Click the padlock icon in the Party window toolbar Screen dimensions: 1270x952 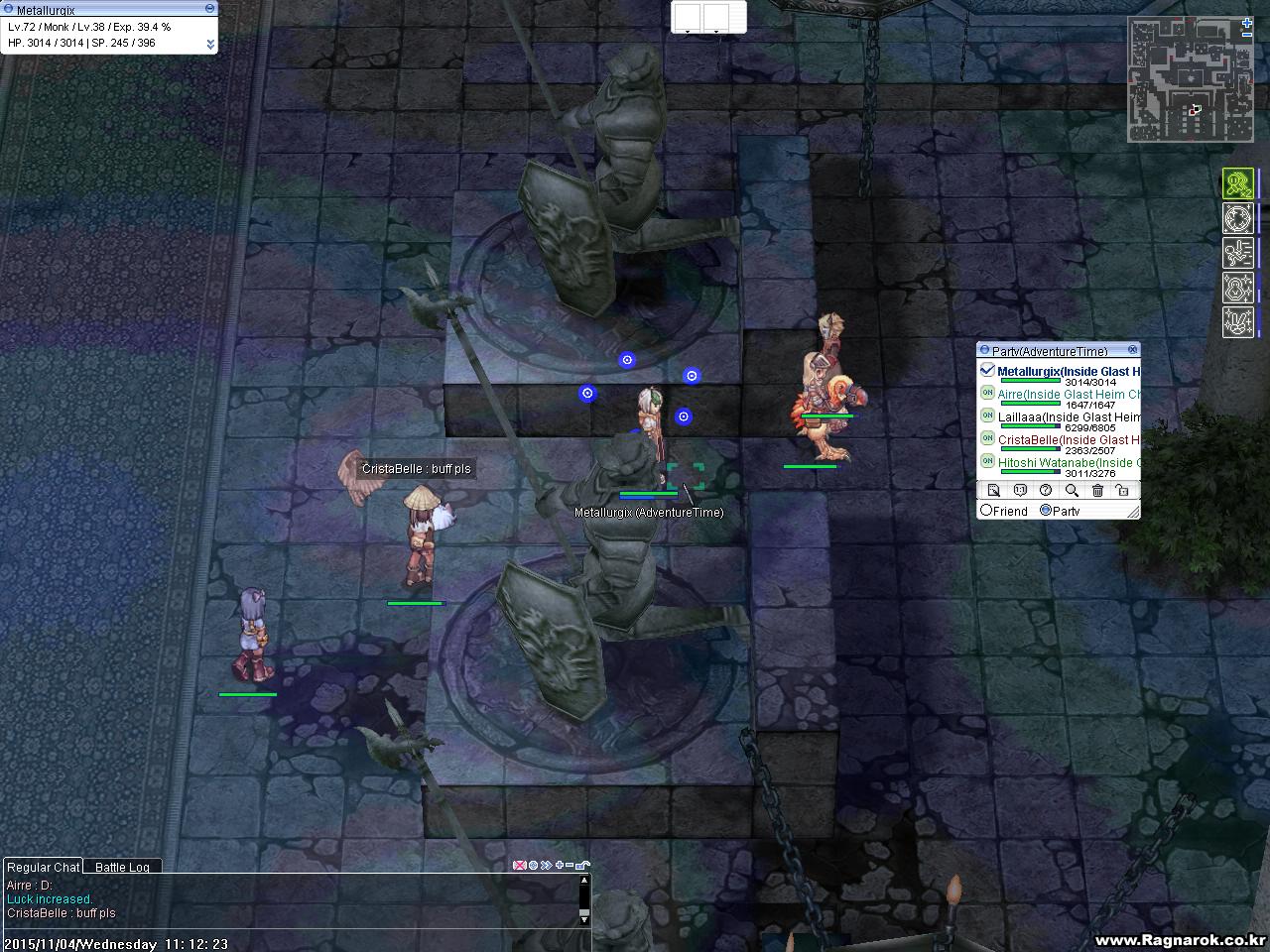point(1121,490)
